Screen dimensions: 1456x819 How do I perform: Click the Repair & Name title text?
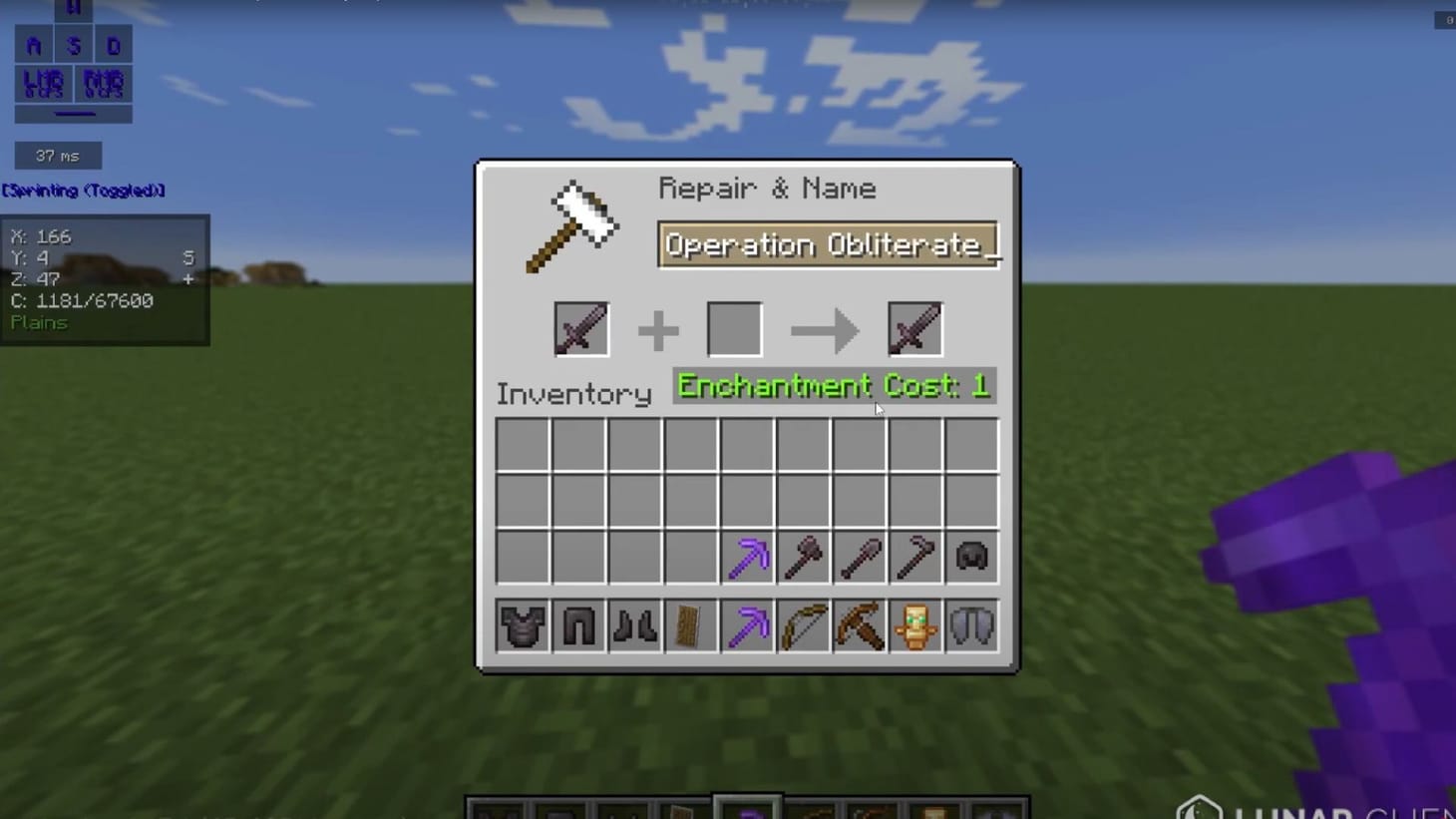[x=768, y=189]
